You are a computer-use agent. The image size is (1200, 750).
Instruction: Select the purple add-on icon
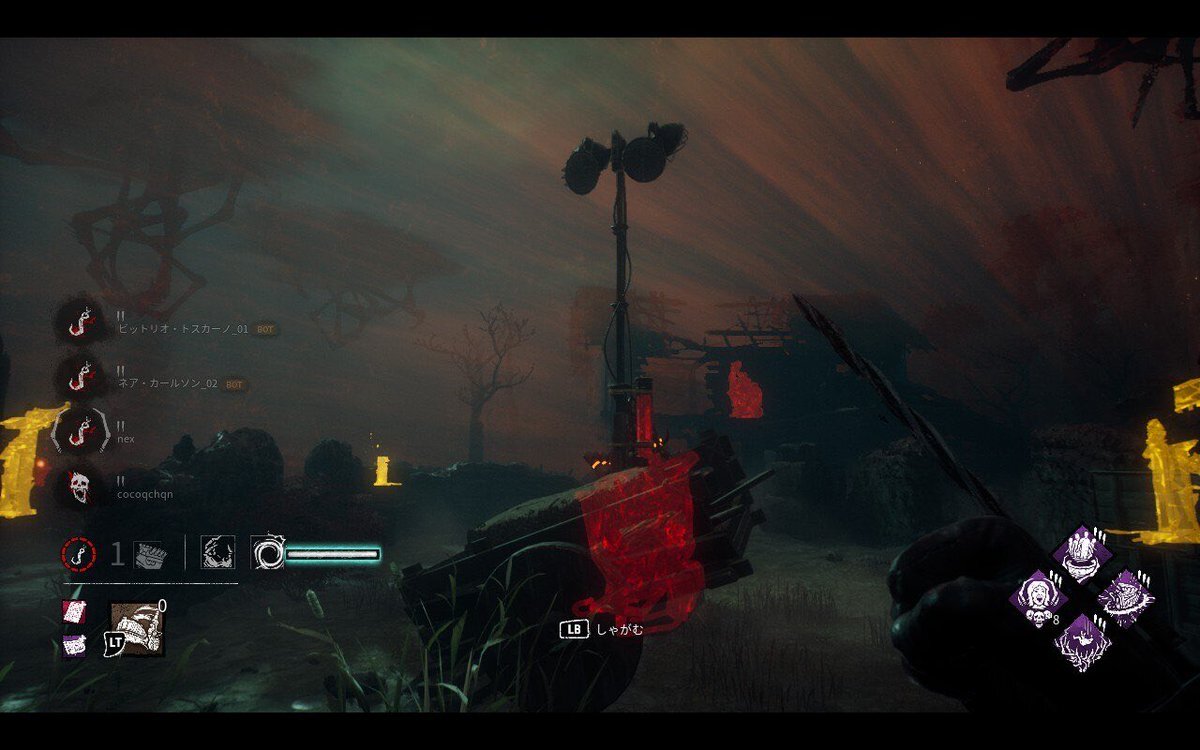coord(74,645)
